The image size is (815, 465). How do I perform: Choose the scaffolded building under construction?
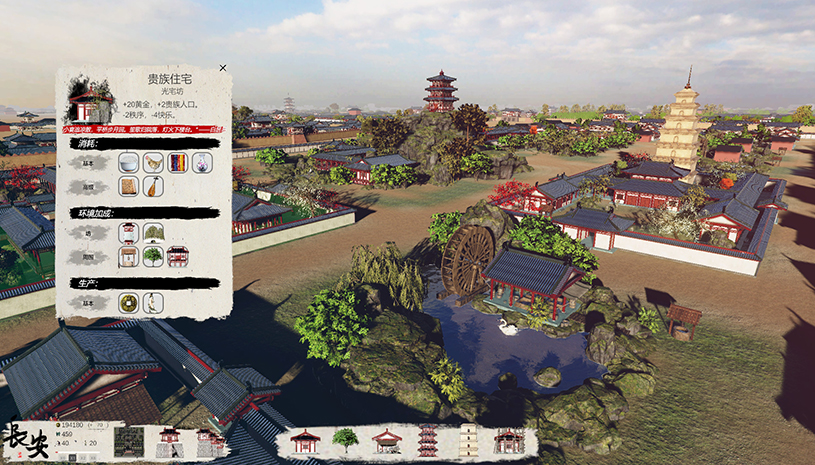pyautogui.click(x=509, y=440)
